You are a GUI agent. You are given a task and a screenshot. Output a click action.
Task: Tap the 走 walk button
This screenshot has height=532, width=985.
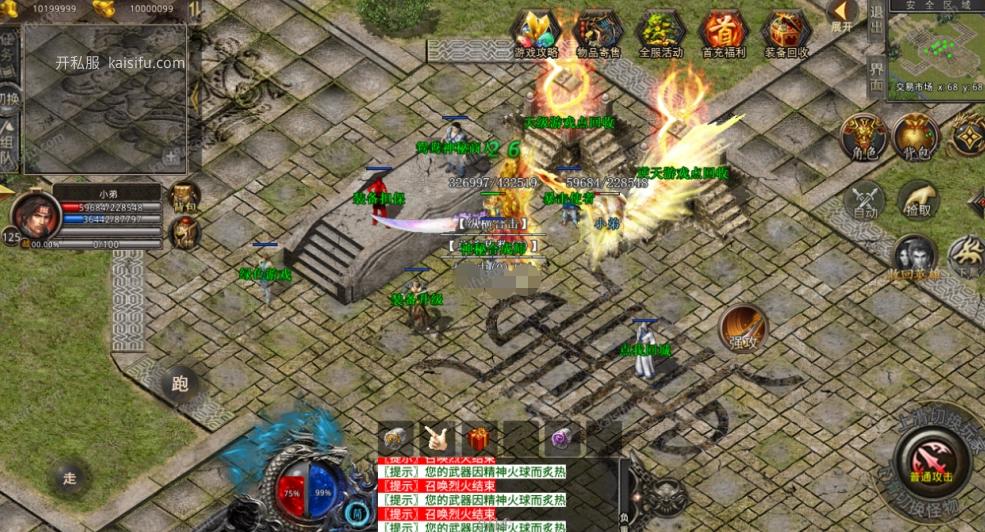pyautogui.click(x=69, y=477)
